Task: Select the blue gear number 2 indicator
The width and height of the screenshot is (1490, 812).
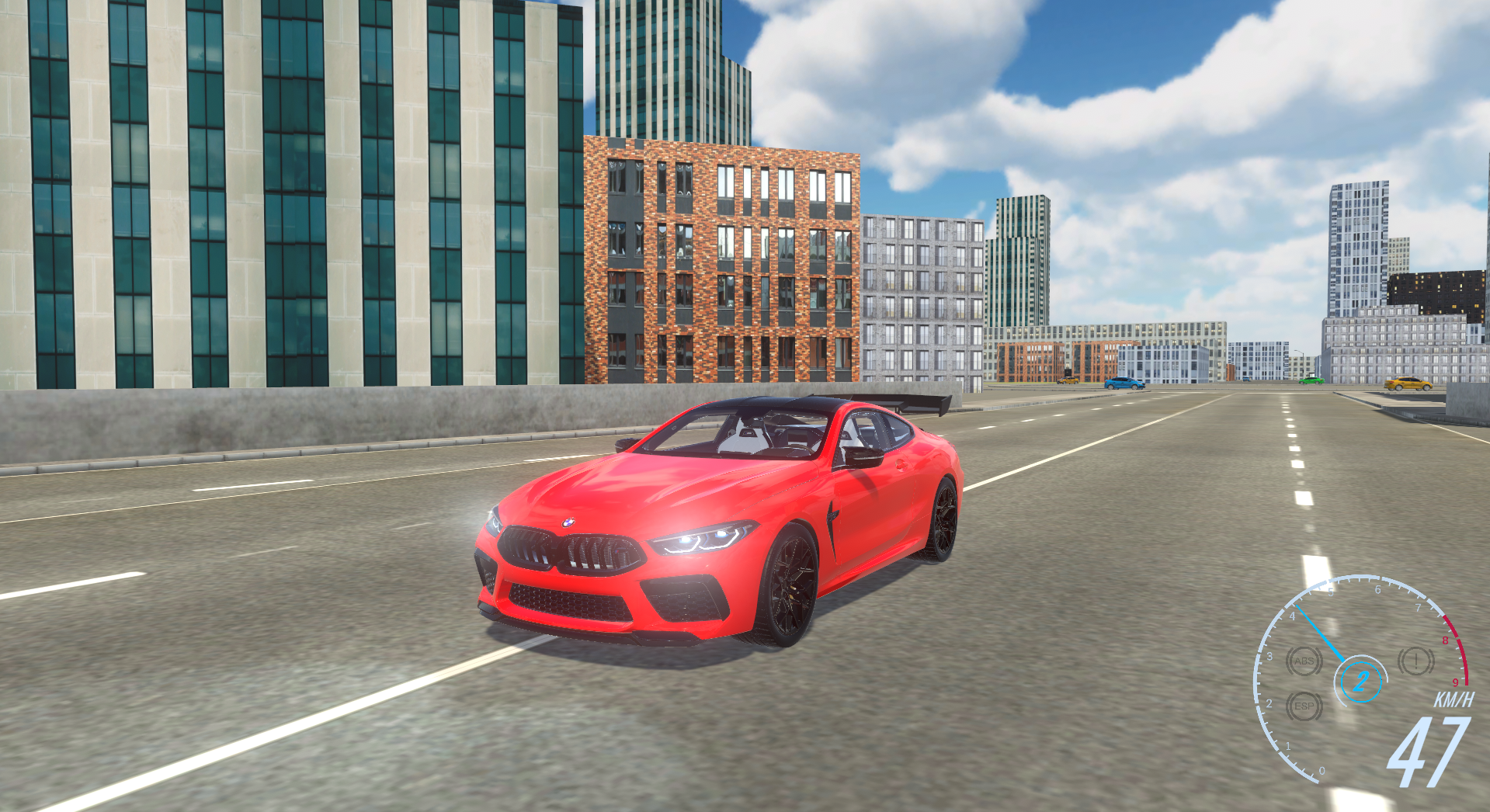Action: [1362, 682]
